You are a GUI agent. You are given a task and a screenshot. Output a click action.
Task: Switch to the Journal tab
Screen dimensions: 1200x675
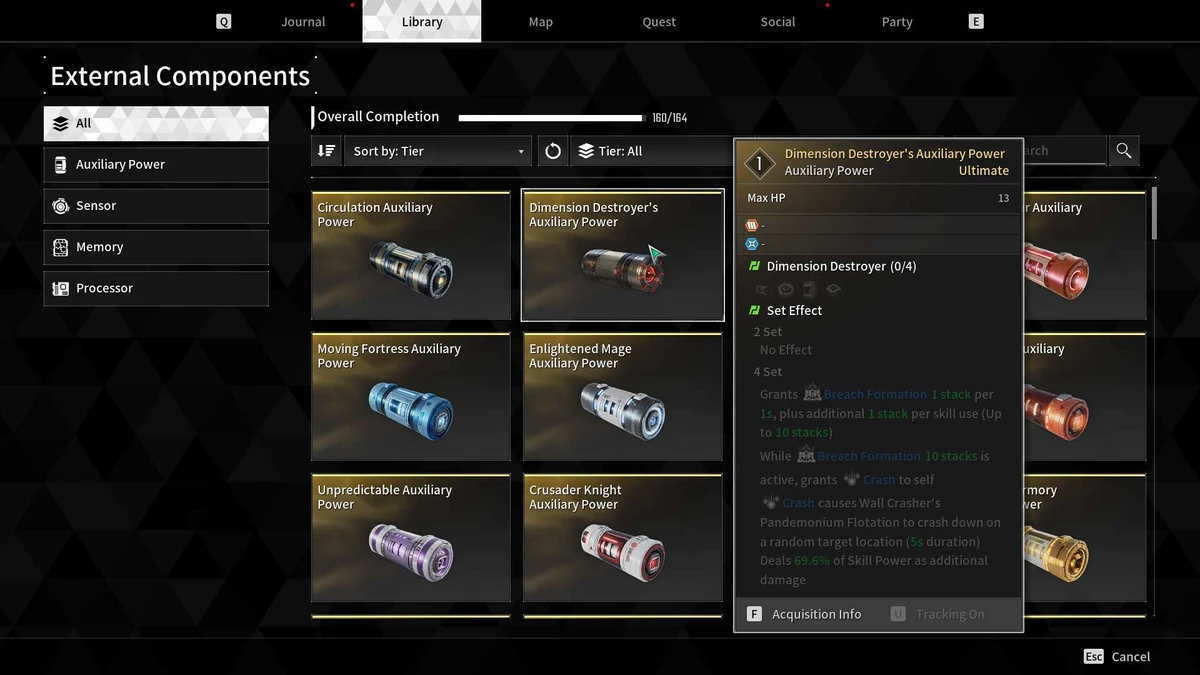pyautogui.click(x=303, y=22)
